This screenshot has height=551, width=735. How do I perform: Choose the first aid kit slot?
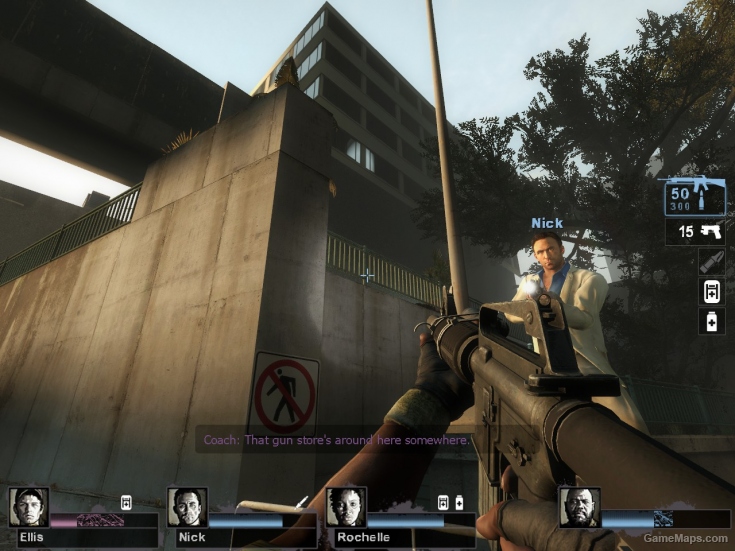tap(711, 292)
